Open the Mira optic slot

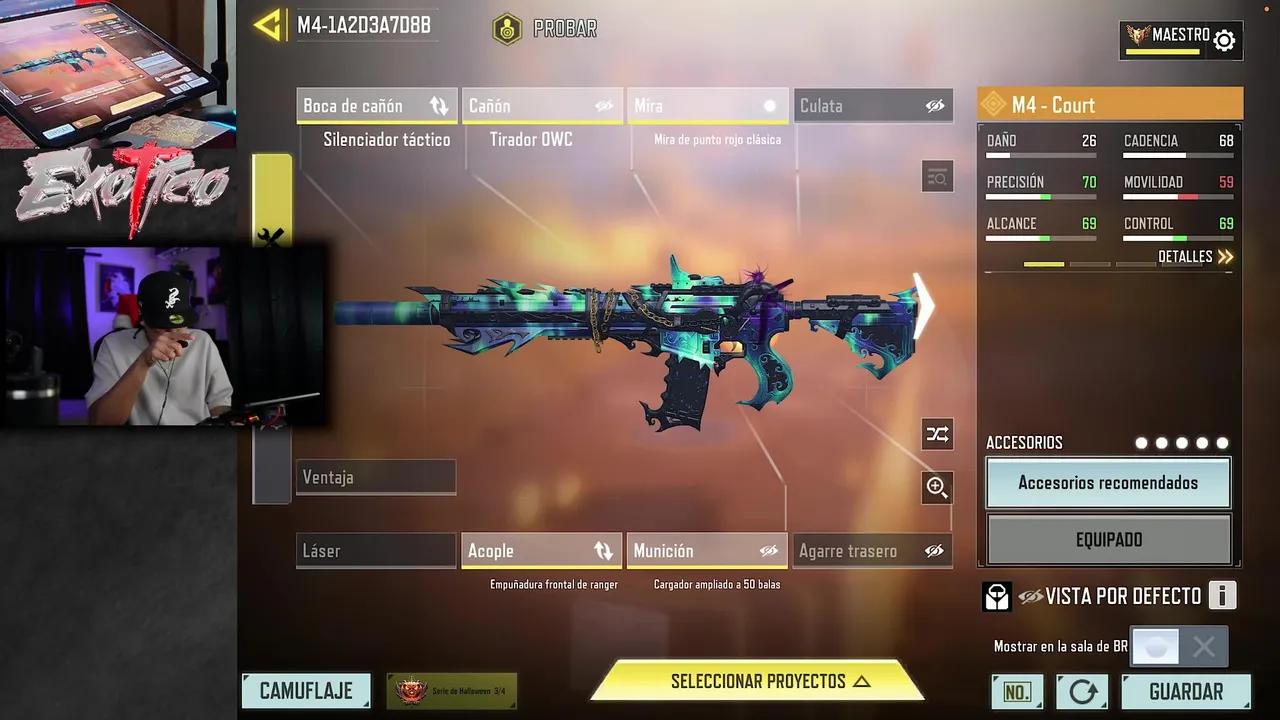707,106
